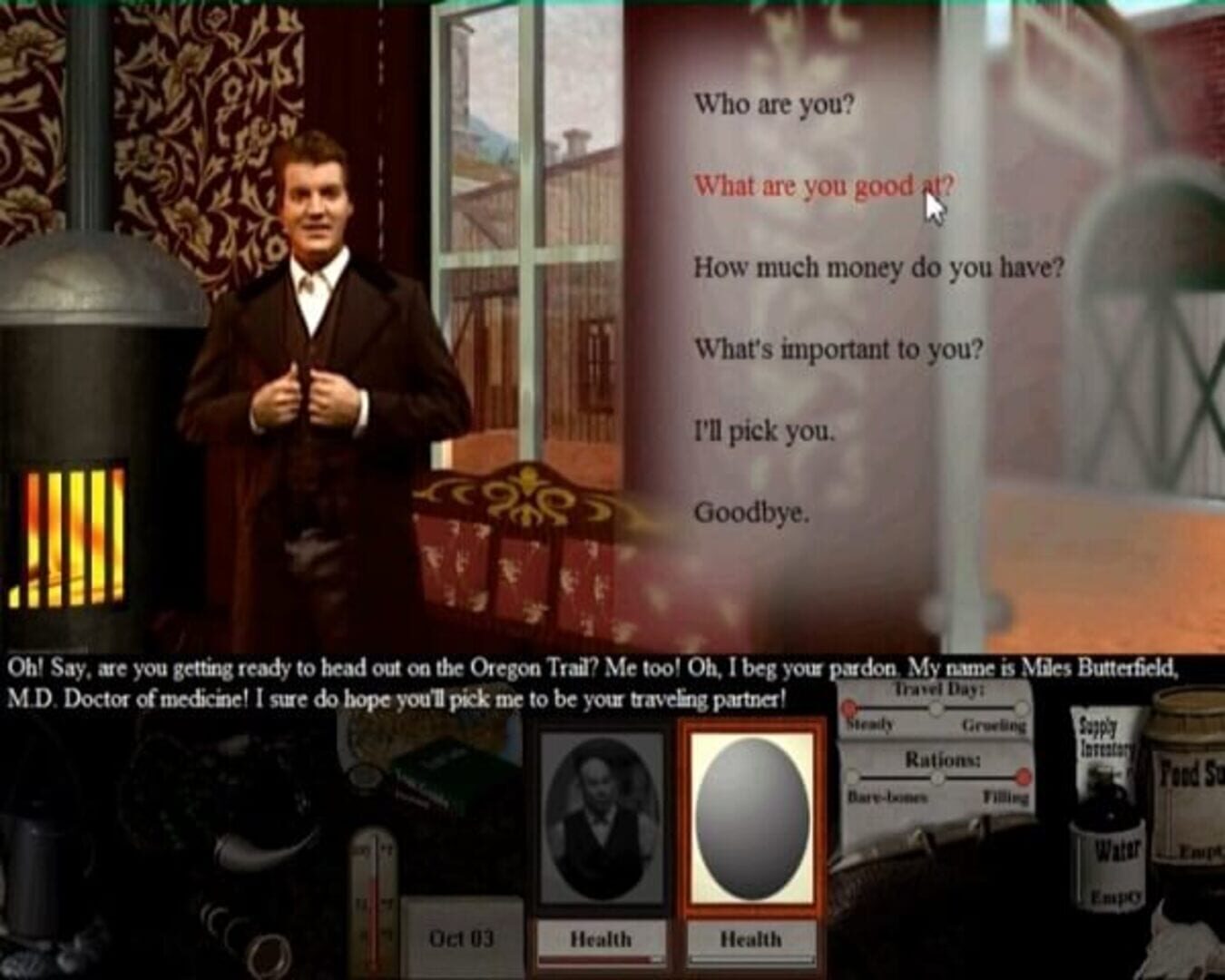The width and height of the screenshot is (1225, 980).
Task: Choose 'What's important to you?' option
Action: (839, 348)
